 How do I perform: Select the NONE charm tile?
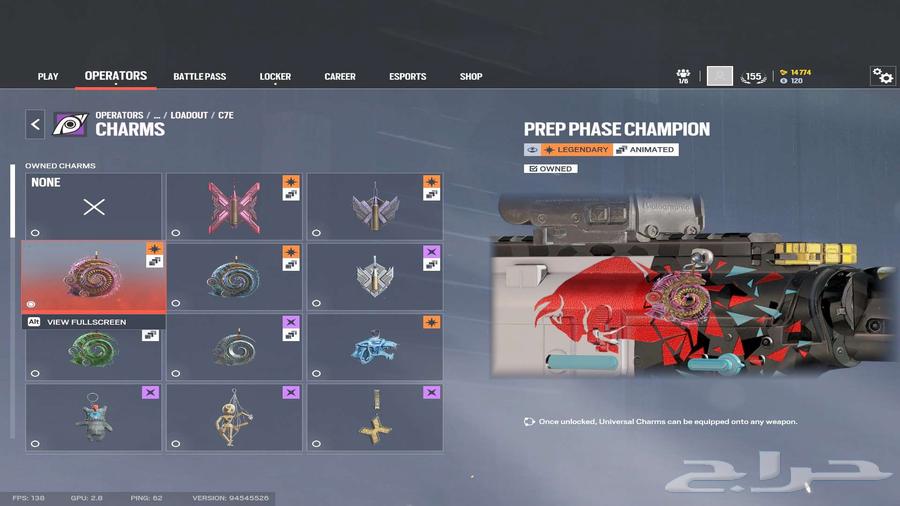[93, 206]
